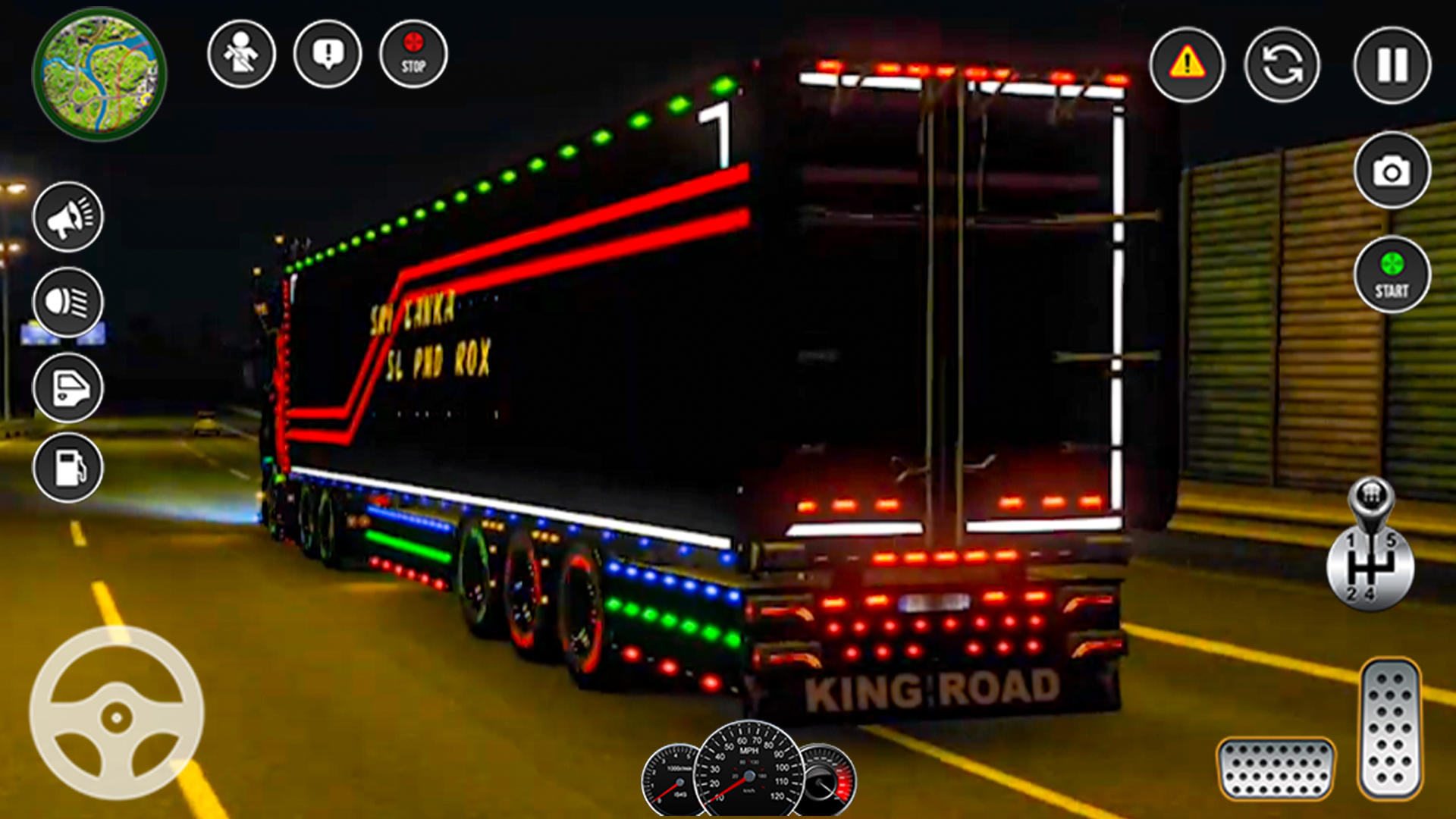Start the truck engine
This screenshot has width=1456, height=819.
click(x=1392, y=275)
